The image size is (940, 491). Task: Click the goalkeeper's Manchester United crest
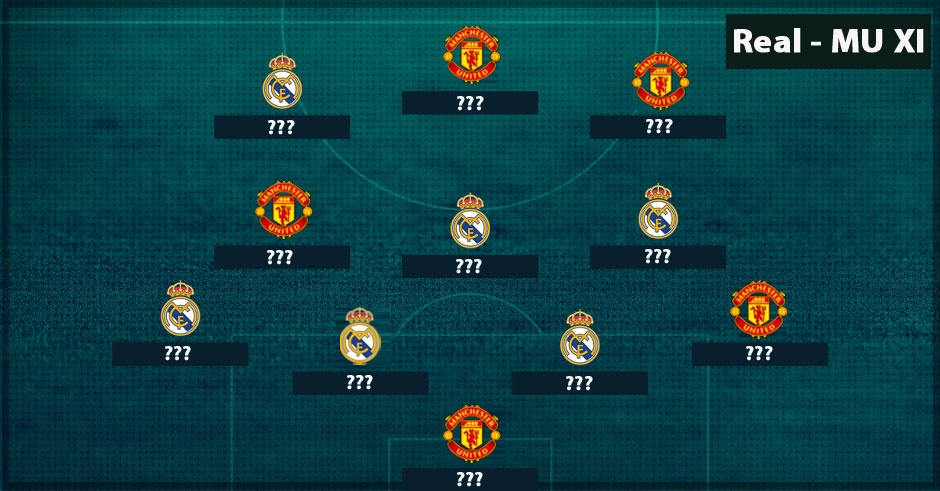pyautogui.click(x=471, y=432)
